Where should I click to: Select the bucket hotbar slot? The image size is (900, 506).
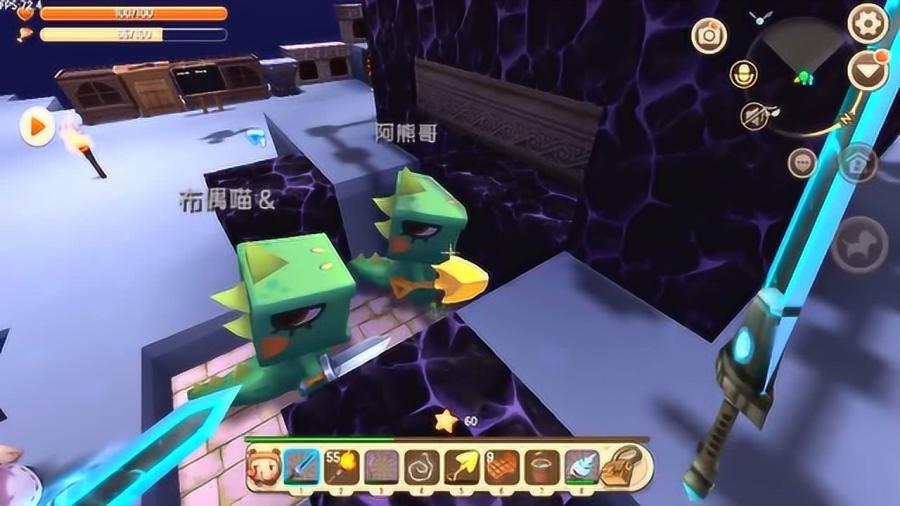[542, 465]
